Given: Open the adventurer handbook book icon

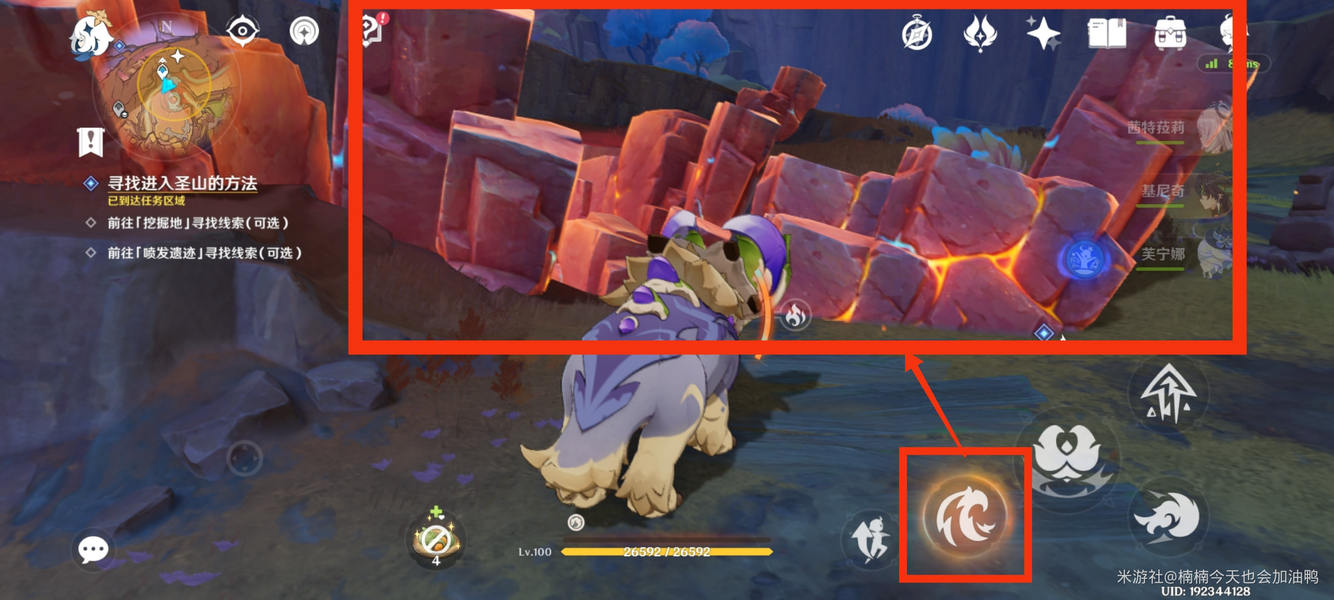Looking at the screenshot, I should tap(1107, 34).
